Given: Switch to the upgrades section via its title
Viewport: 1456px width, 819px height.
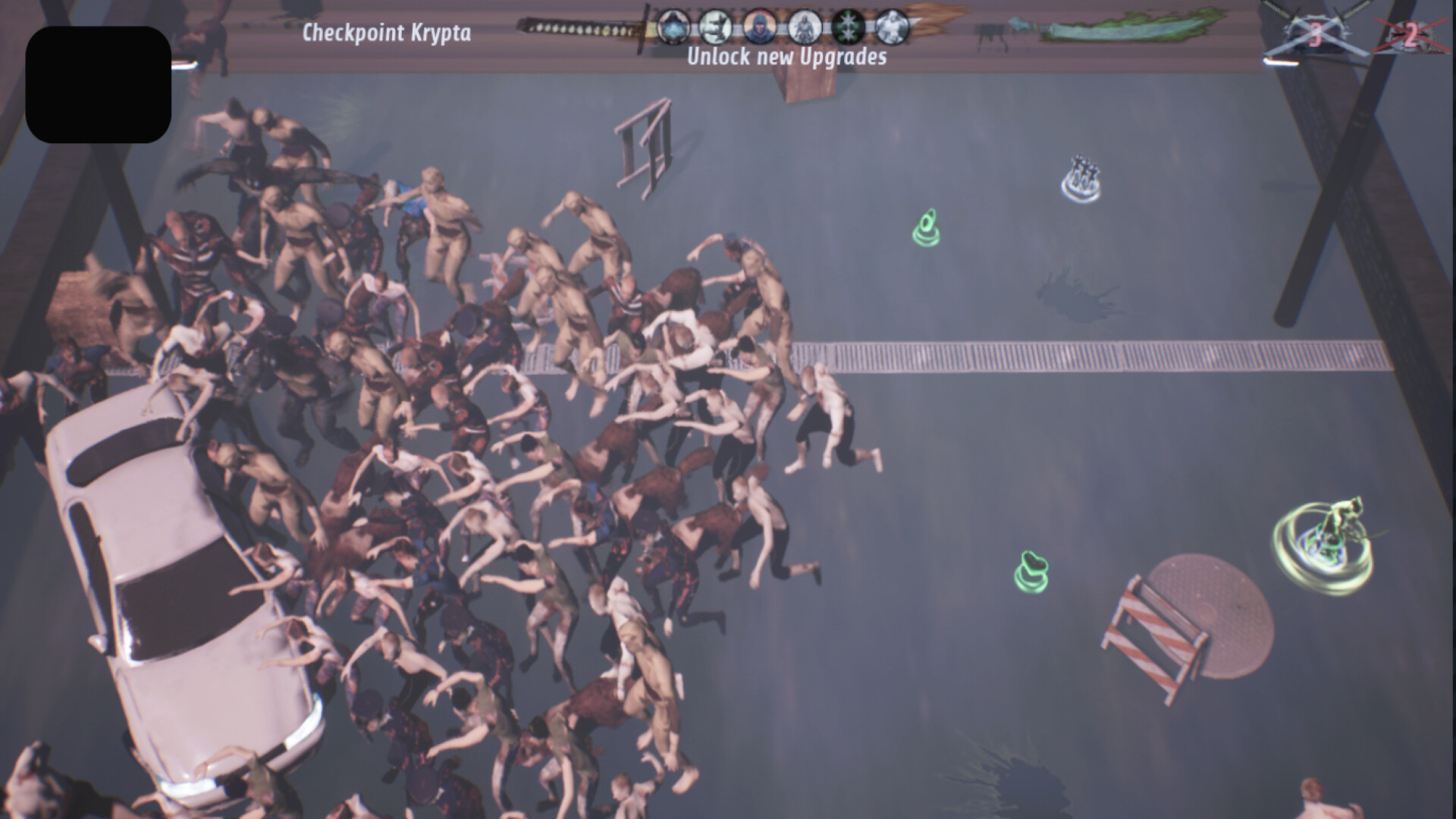Looking at the screenshot, I should pyautogui.click(x=787, y=56).
